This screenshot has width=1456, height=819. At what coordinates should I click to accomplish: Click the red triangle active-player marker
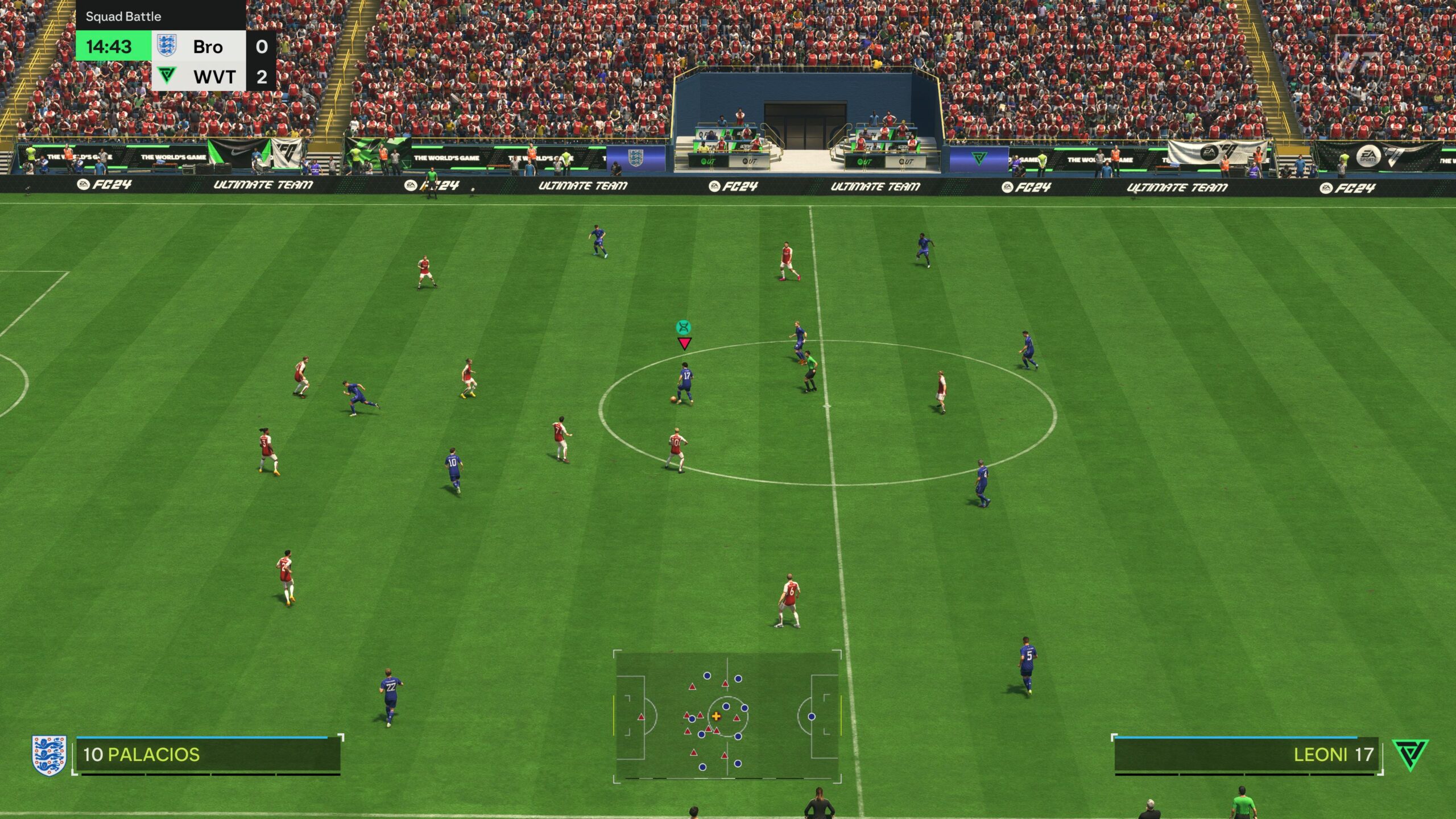(x=684, y=344)
